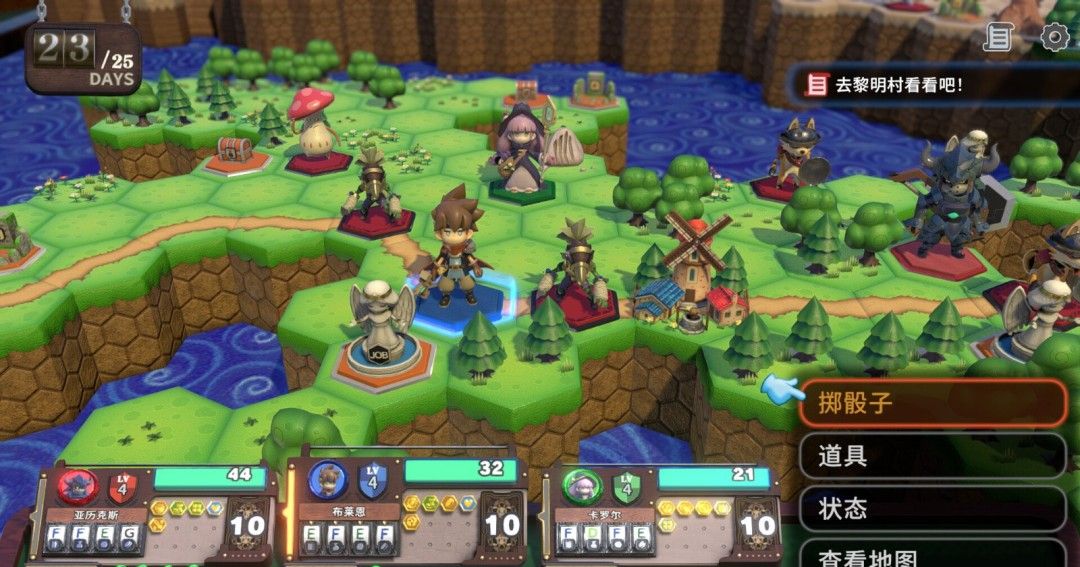Choose the 状态 (status) option

point(932,508)
